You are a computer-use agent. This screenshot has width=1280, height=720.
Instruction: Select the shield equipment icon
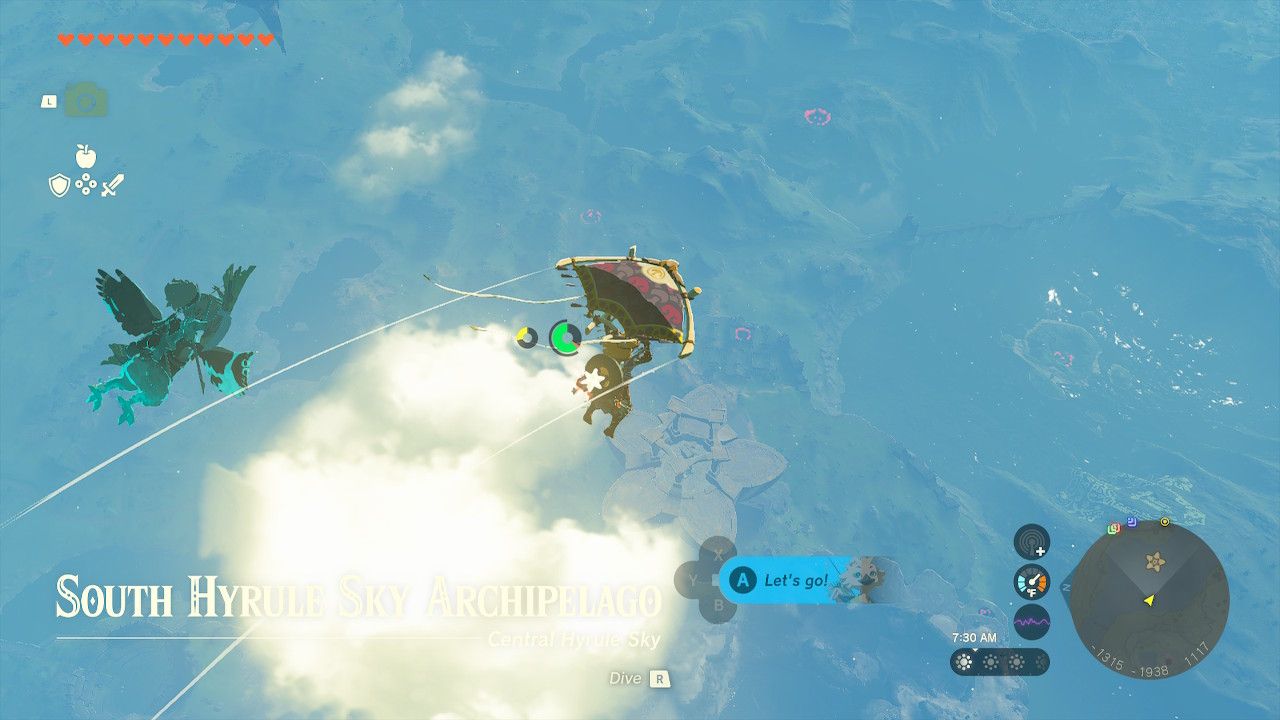tap(60, 186)
